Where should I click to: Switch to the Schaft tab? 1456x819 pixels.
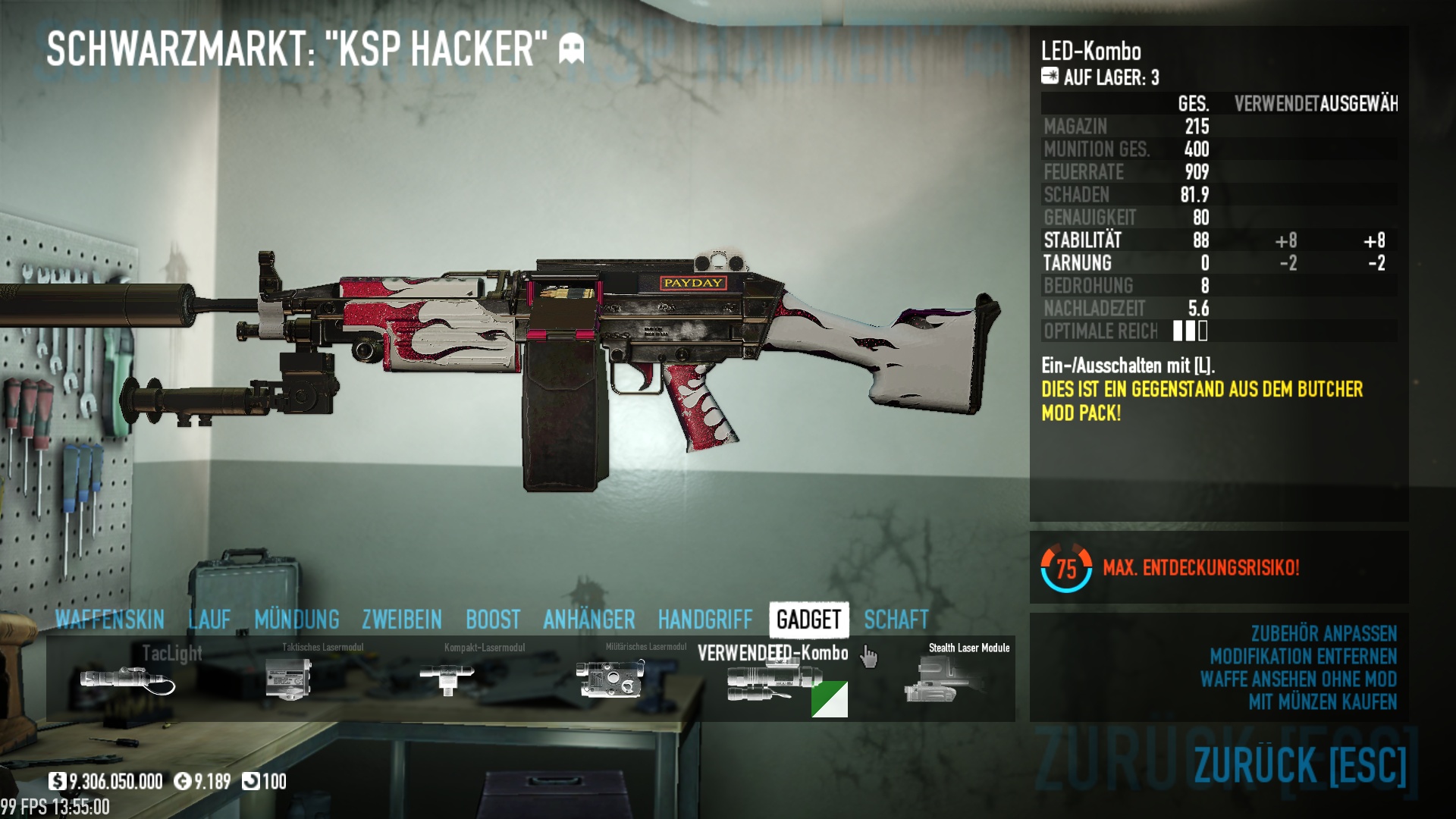point(896,620)
